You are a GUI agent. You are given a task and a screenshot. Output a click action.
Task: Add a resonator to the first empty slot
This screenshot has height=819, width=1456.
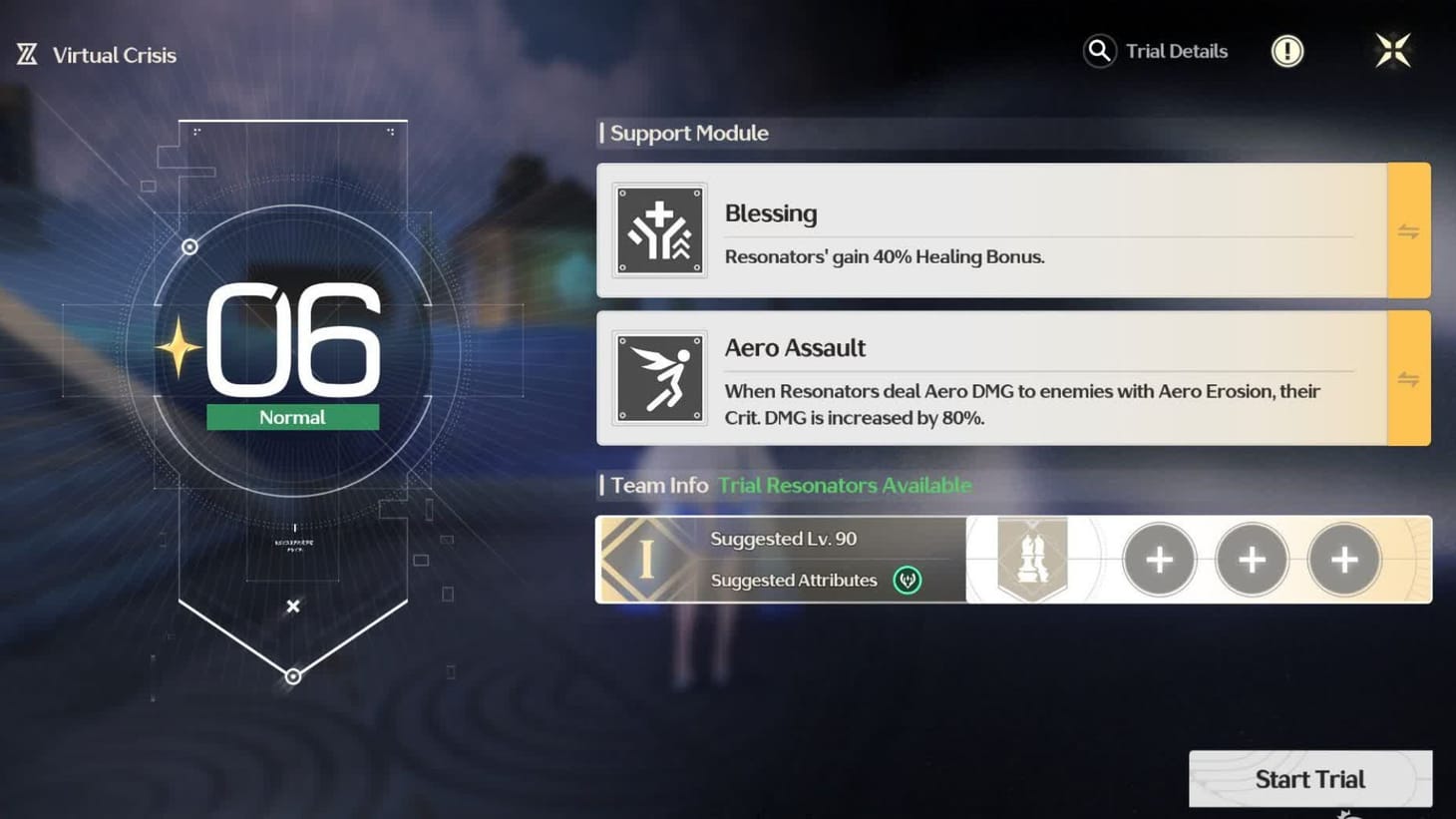click(1159, 560)
